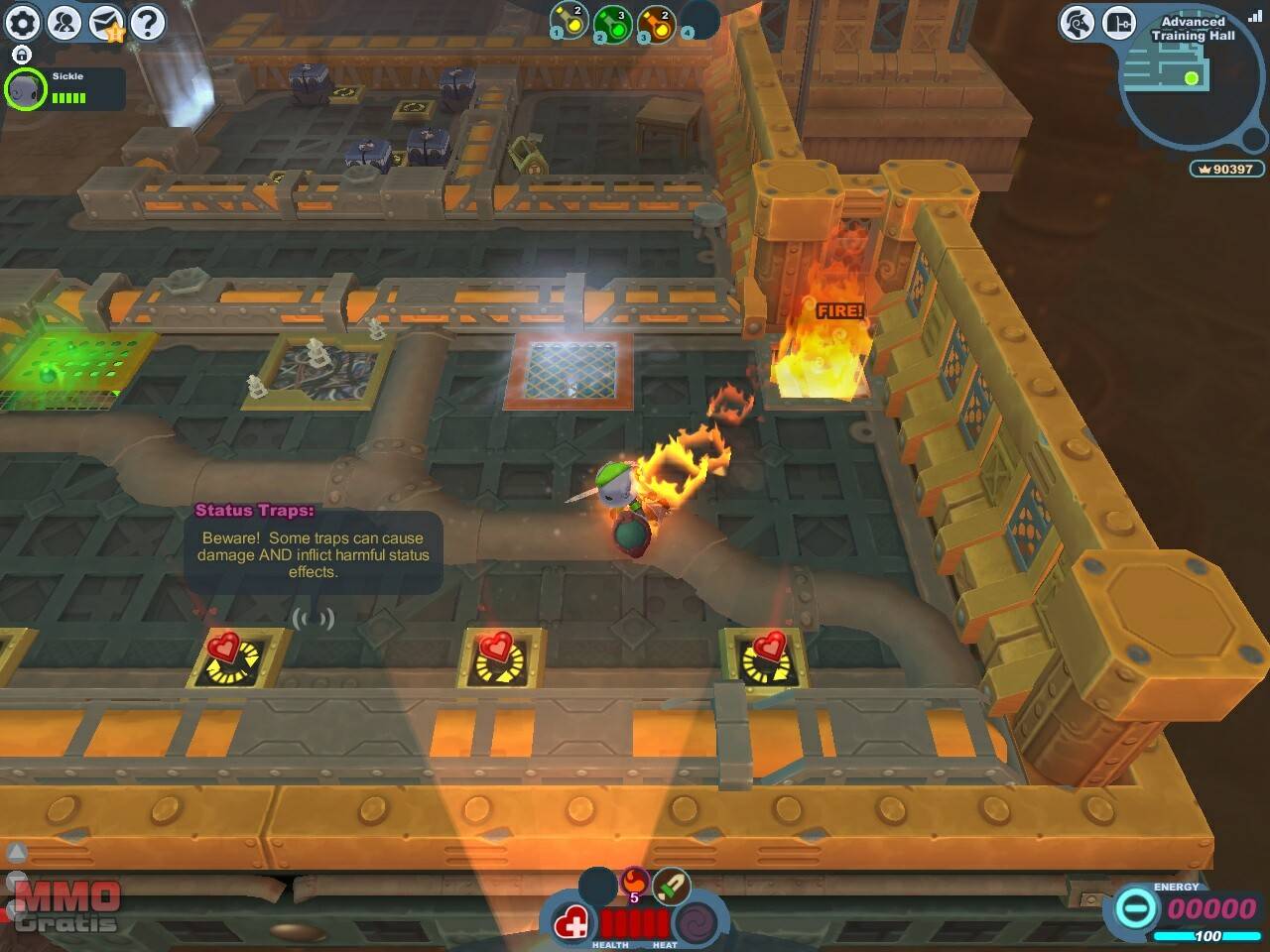Open the gear settings menu
The height and width of the screenshot is (952, 1270).
tap(24, 22)
